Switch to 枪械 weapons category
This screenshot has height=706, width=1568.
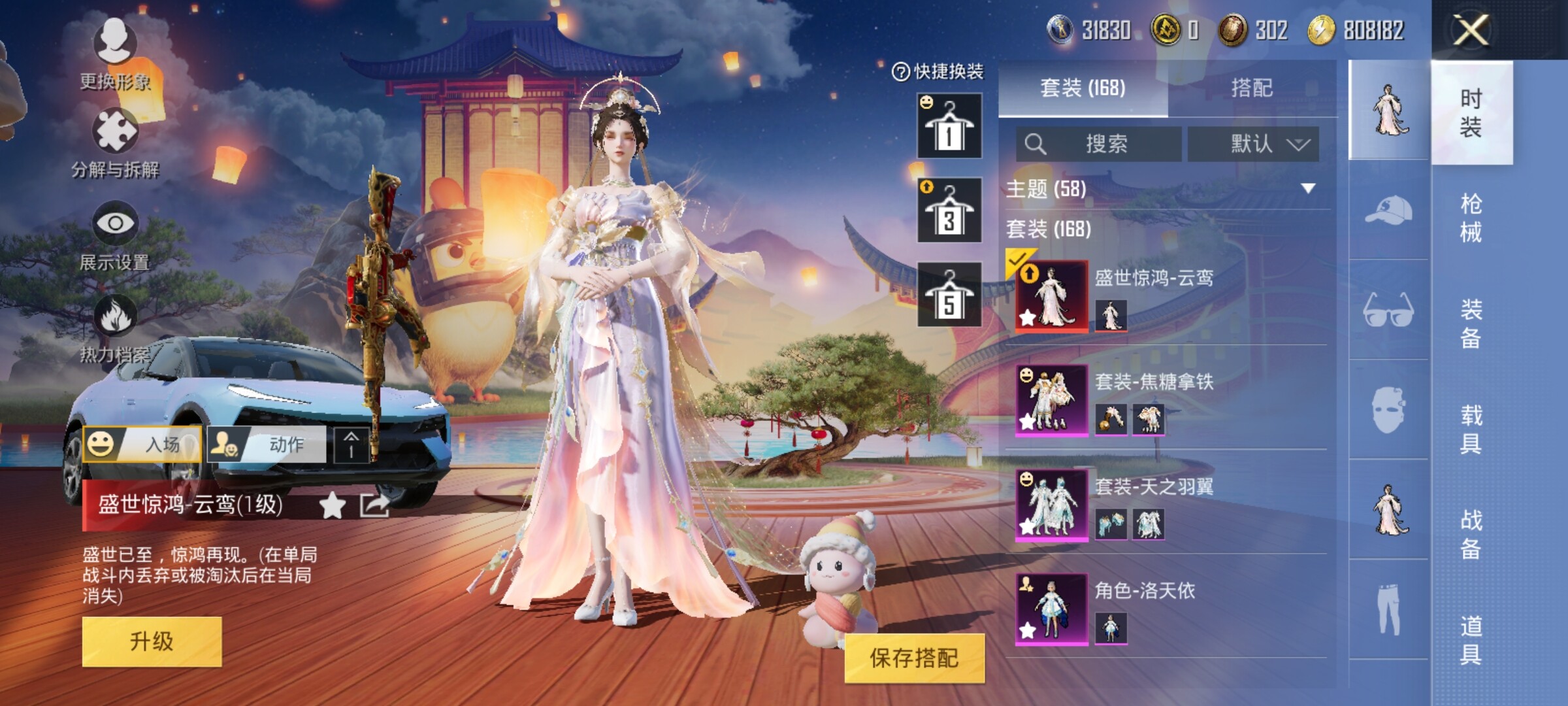(1471, 218)
